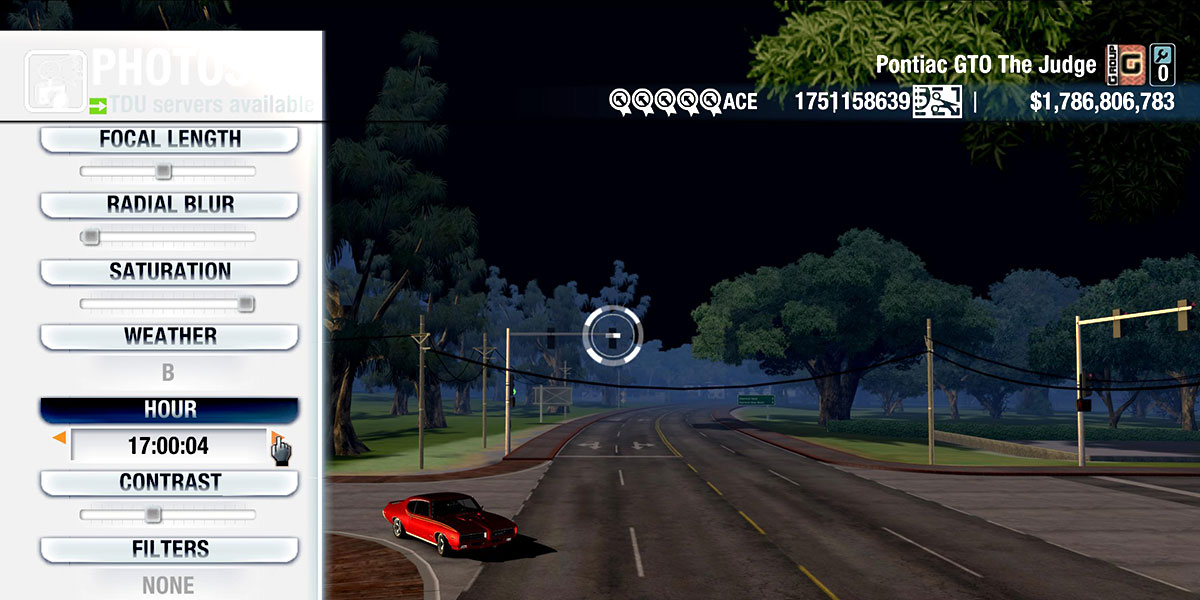Image resolution: width=1200 pixels, height=600 pixels.
Task: Click the Focal Length slider handle
Action: pos(164,172)
